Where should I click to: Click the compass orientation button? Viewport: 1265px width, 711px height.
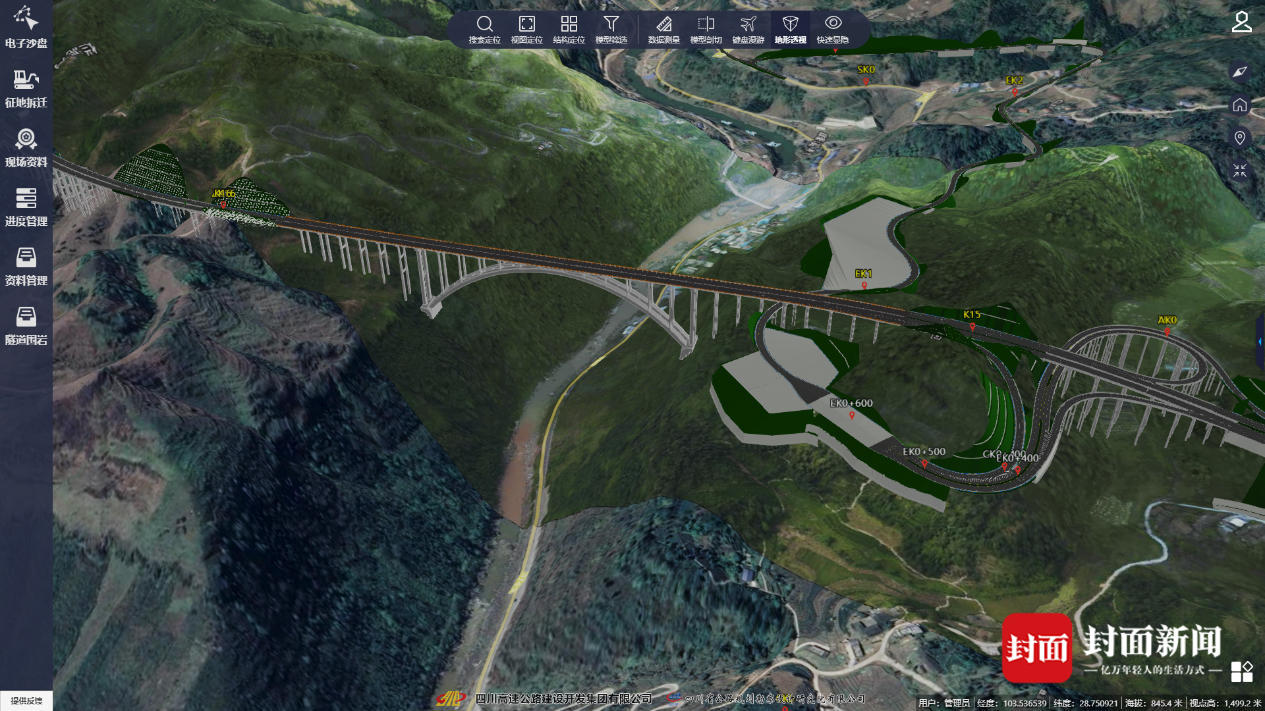[x=1240, y=72]
